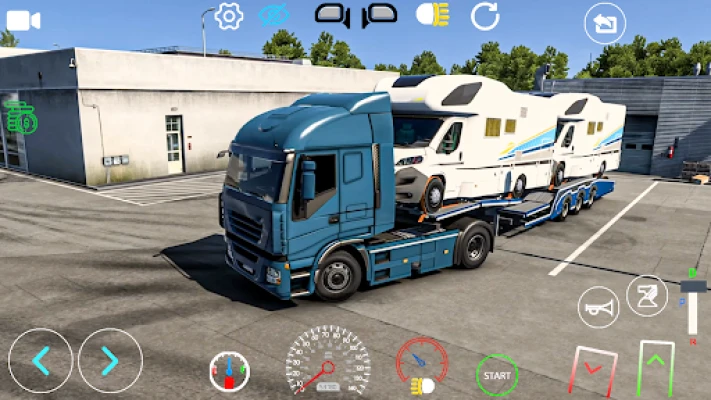Open the gear settings menu
Viewport: 711px width, 400px height.
click(x=229, y=16)
